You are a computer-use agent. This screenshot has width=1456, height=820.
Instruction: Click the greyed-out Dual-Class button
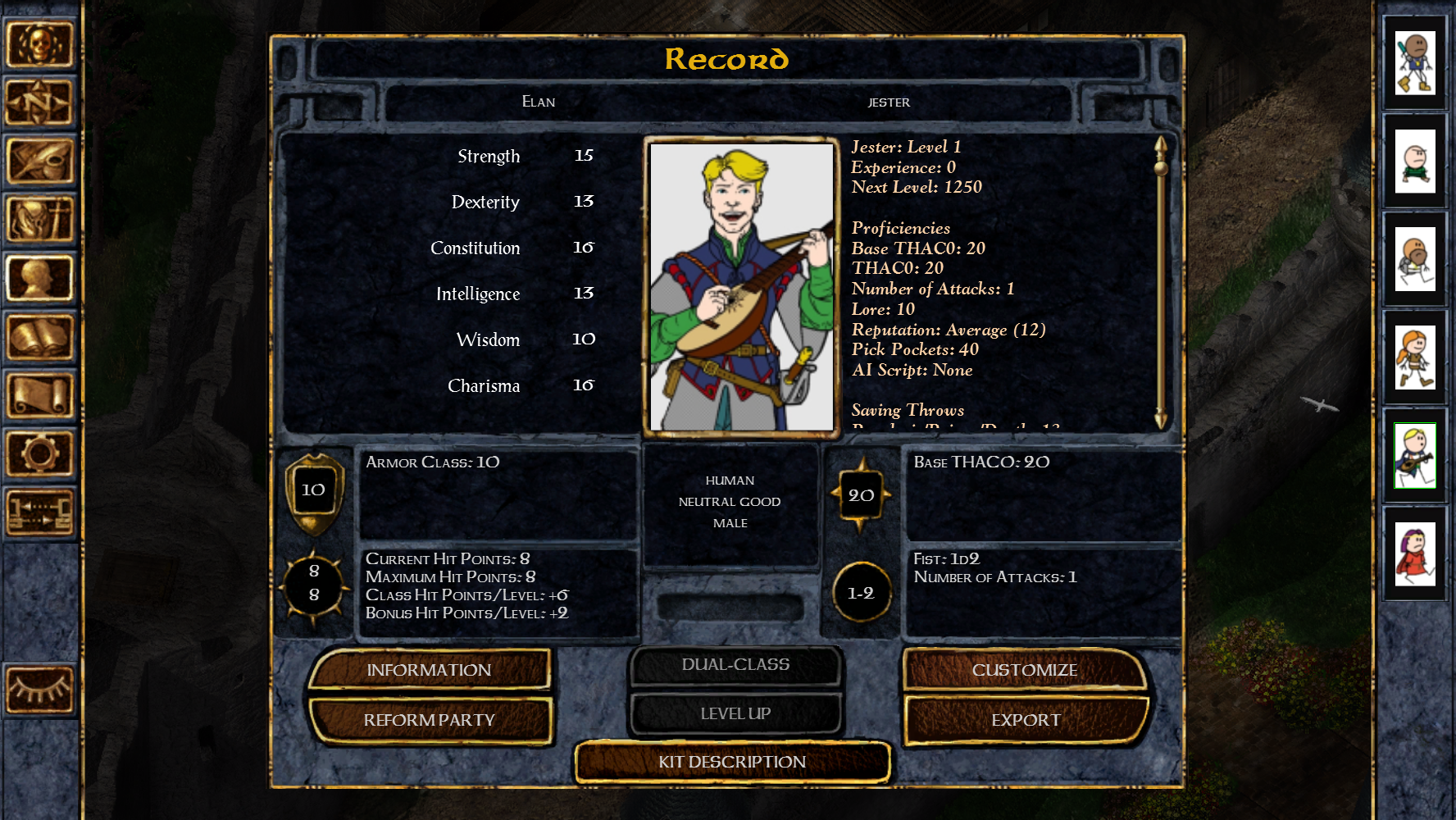tap(735, 665)
